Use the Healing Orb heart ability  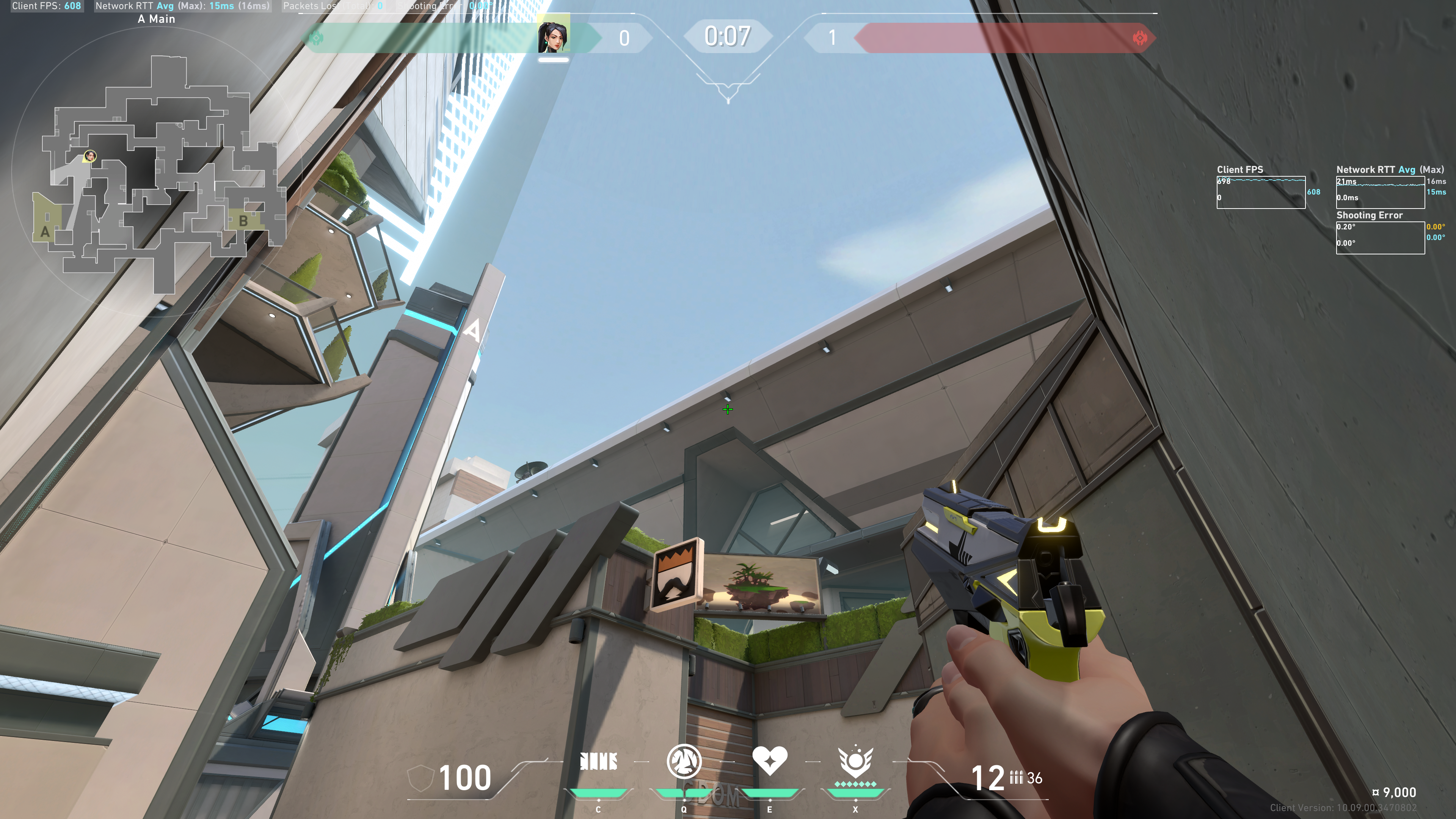coord(769,761)
